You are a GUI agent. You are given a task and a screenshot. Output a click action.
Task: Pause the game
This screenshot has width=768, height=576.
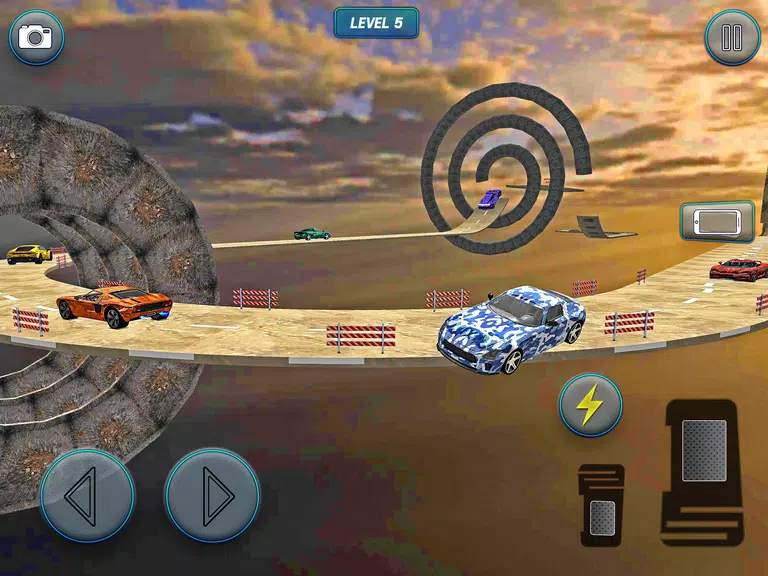click(732, 38)
